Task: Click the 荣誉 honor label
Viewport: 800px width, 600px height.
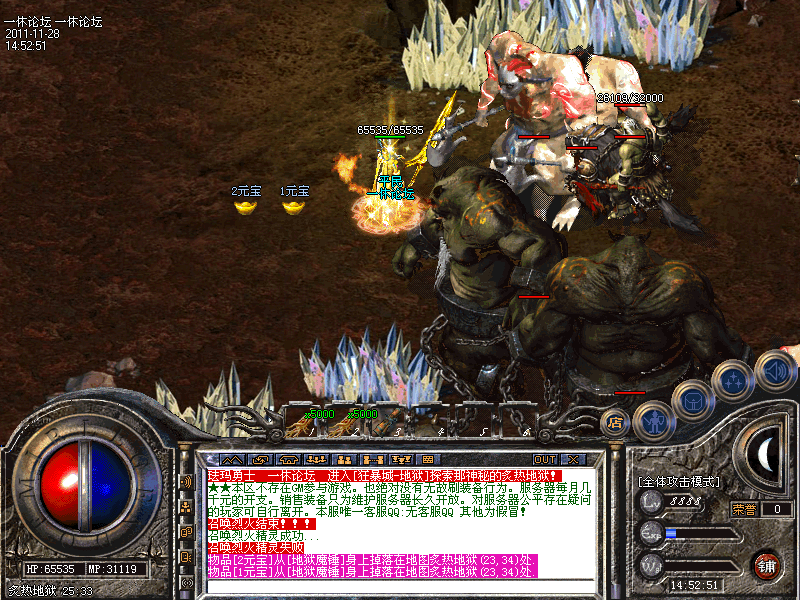Action: pos(744,508)
